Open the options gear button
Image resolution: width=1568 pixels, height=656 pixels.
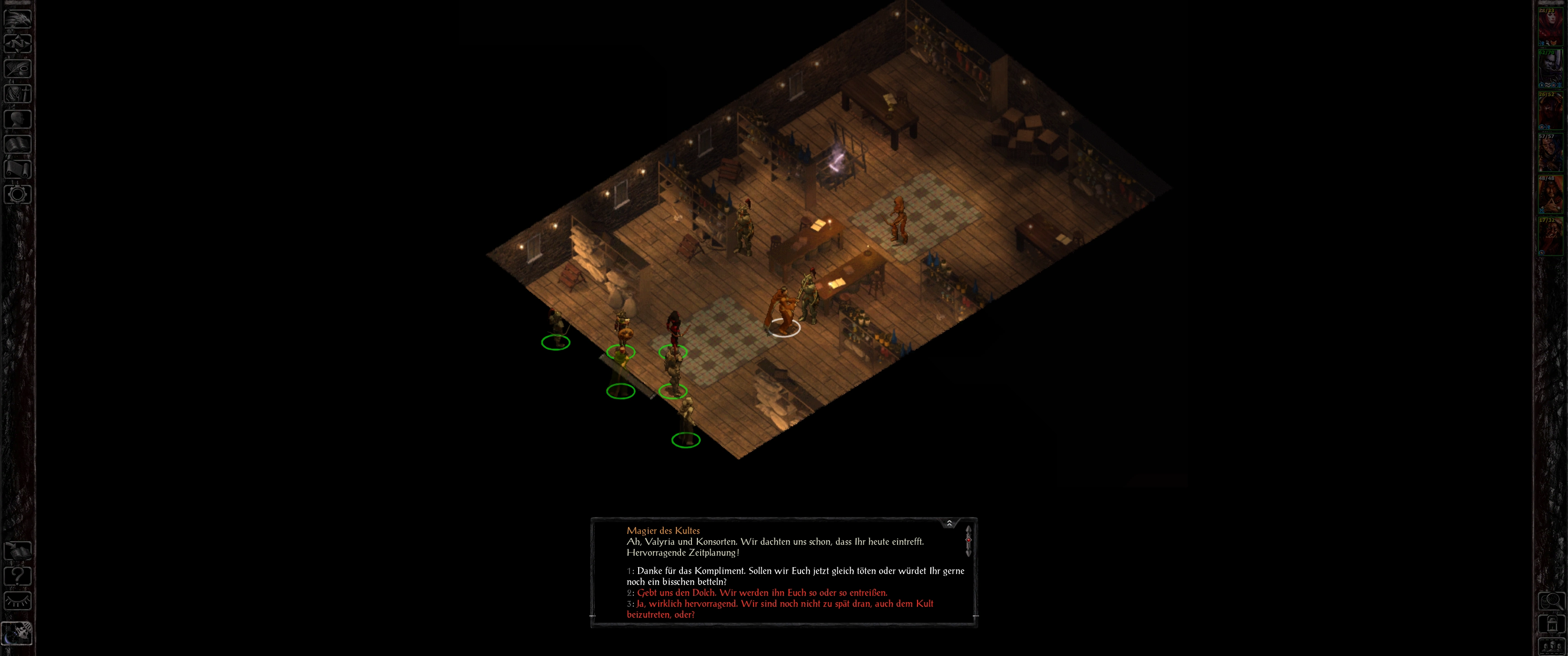pos(18,194)
